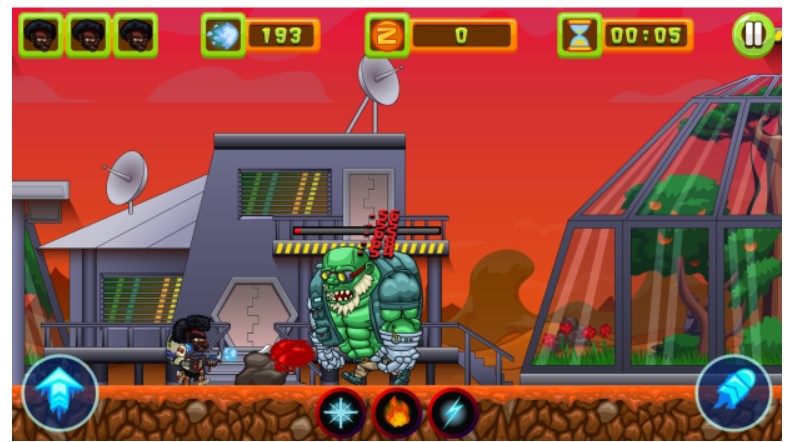The height and width of the screenshot is (442, 792).
Task: Activate the lightning bolt power
Action: point(454,412)
